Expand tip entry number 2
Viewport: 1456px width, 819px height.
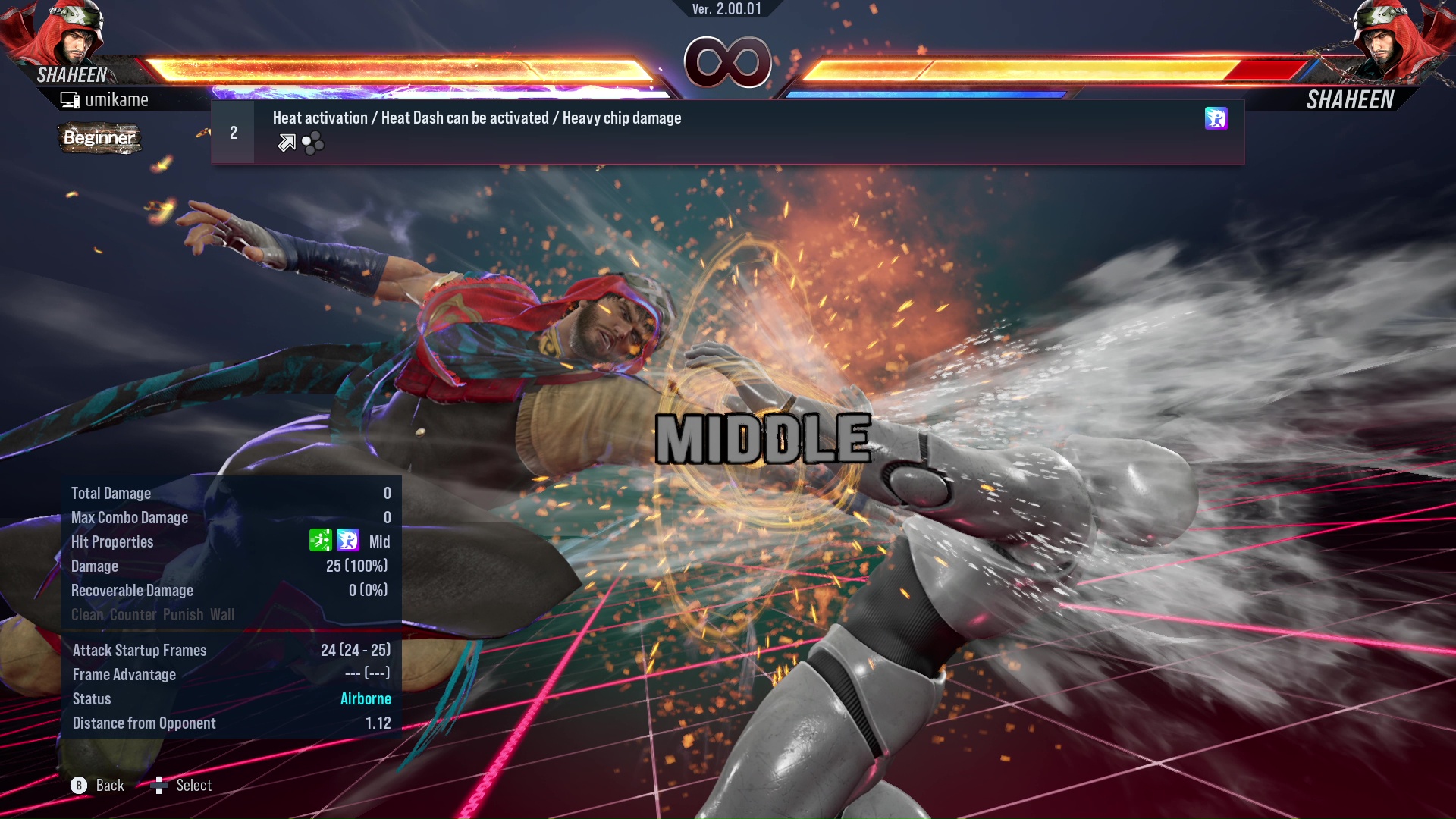coord(233,131)
